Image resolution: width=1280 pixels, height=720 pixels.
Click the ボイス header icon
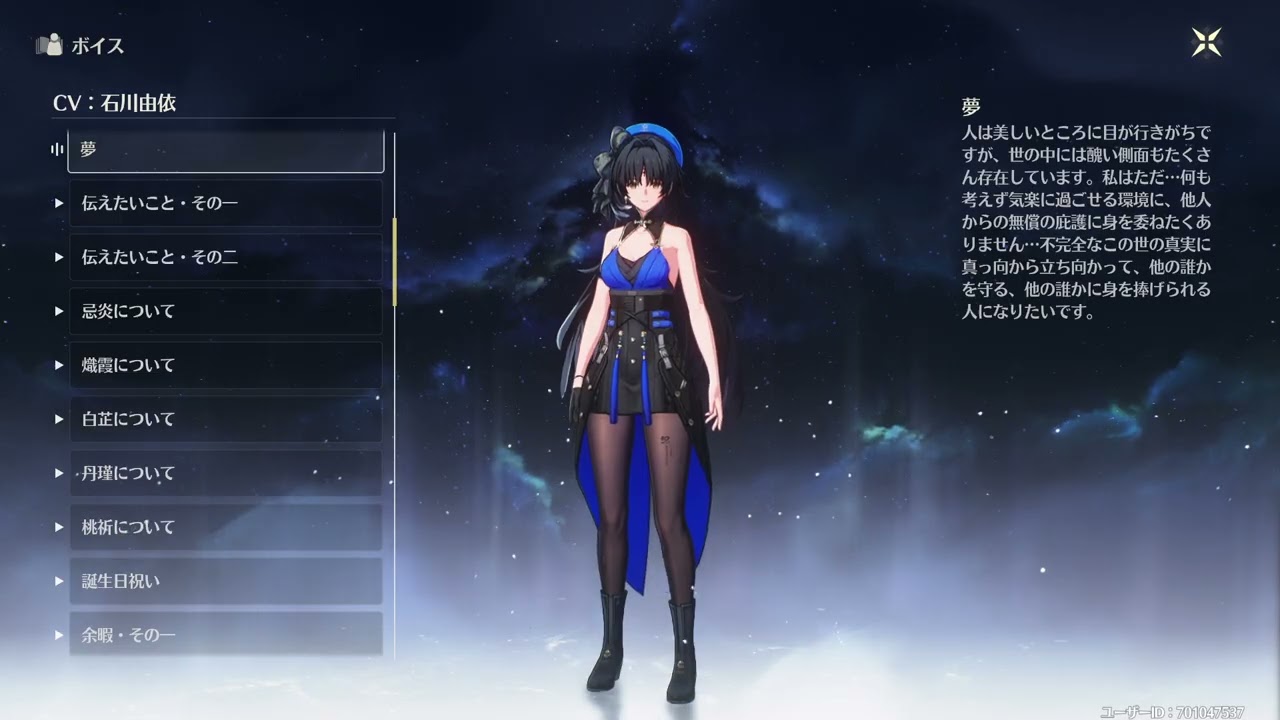tap(49, 45)
